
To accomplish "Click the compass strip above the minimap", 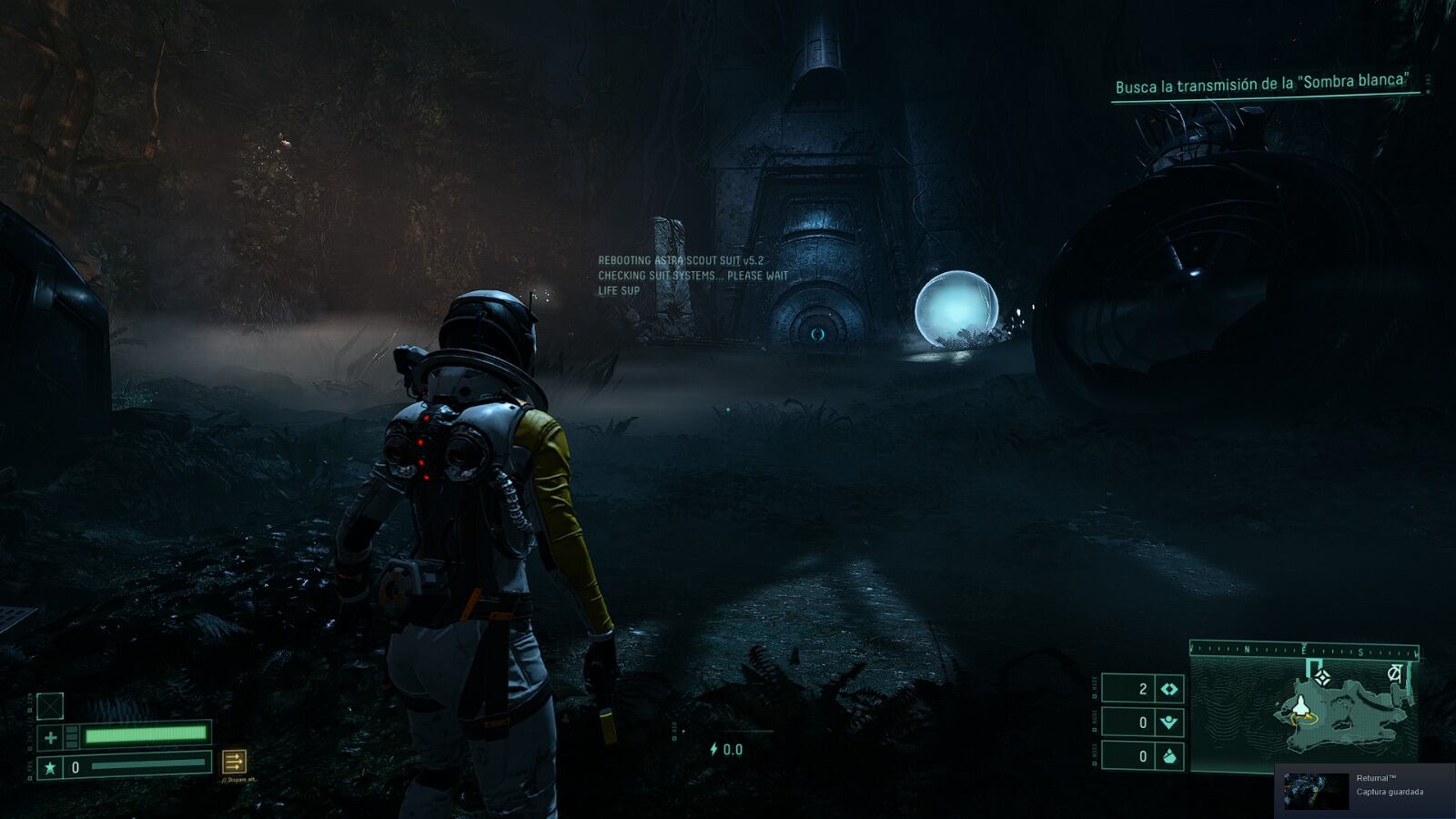I will 1303,650.
